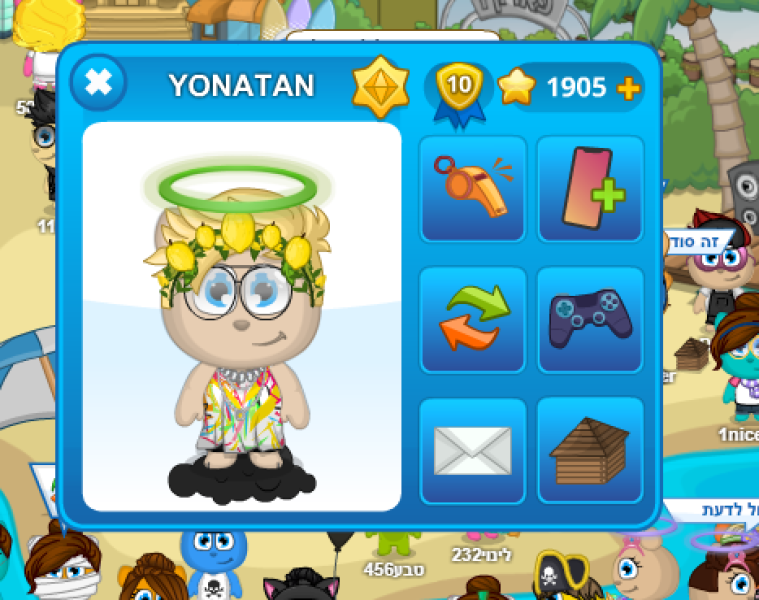Click the orange whistle report button
The width and height of the screenshot is (759, 600).
473,189
